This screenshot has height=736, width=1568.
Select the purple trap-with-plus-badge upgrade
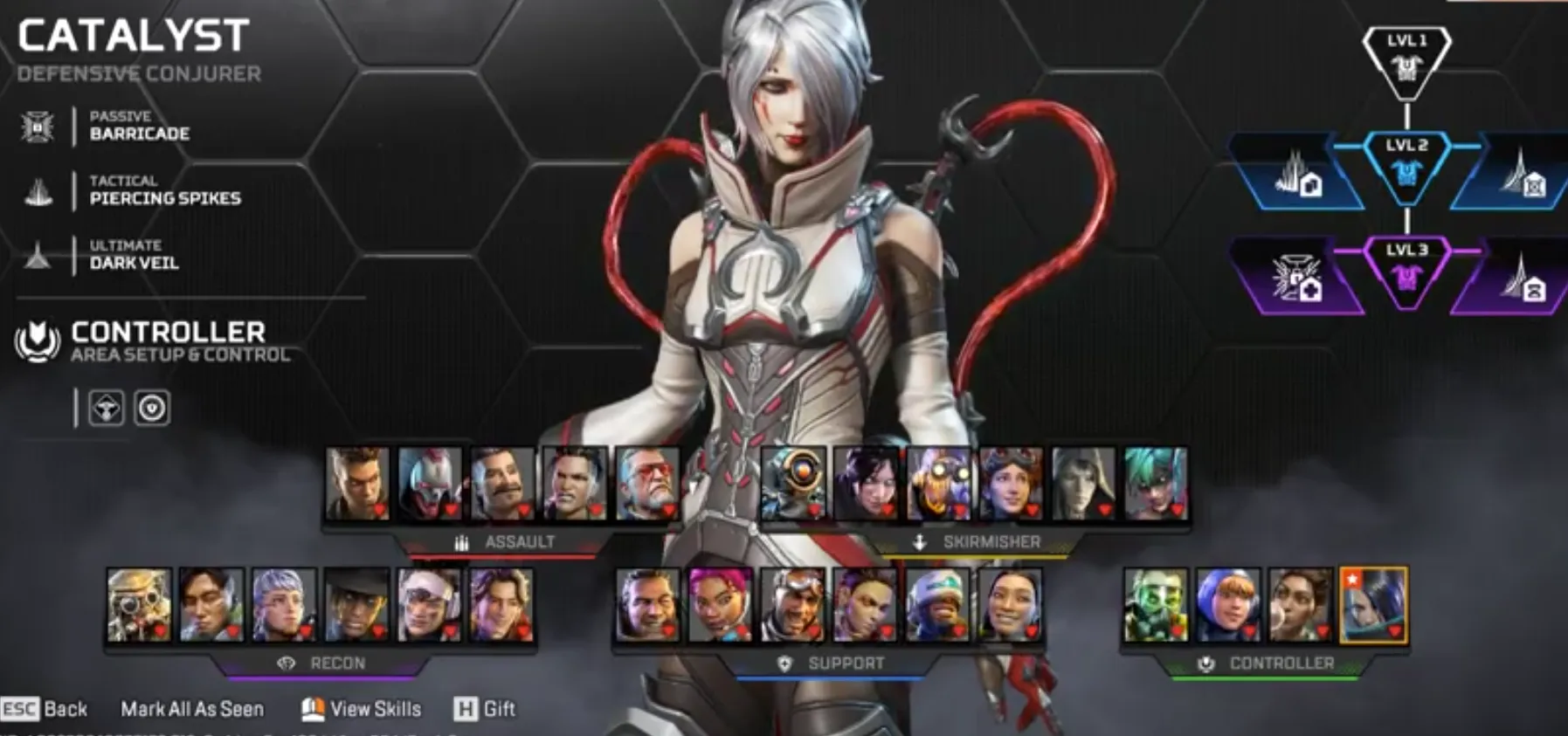pos(1296,279)
